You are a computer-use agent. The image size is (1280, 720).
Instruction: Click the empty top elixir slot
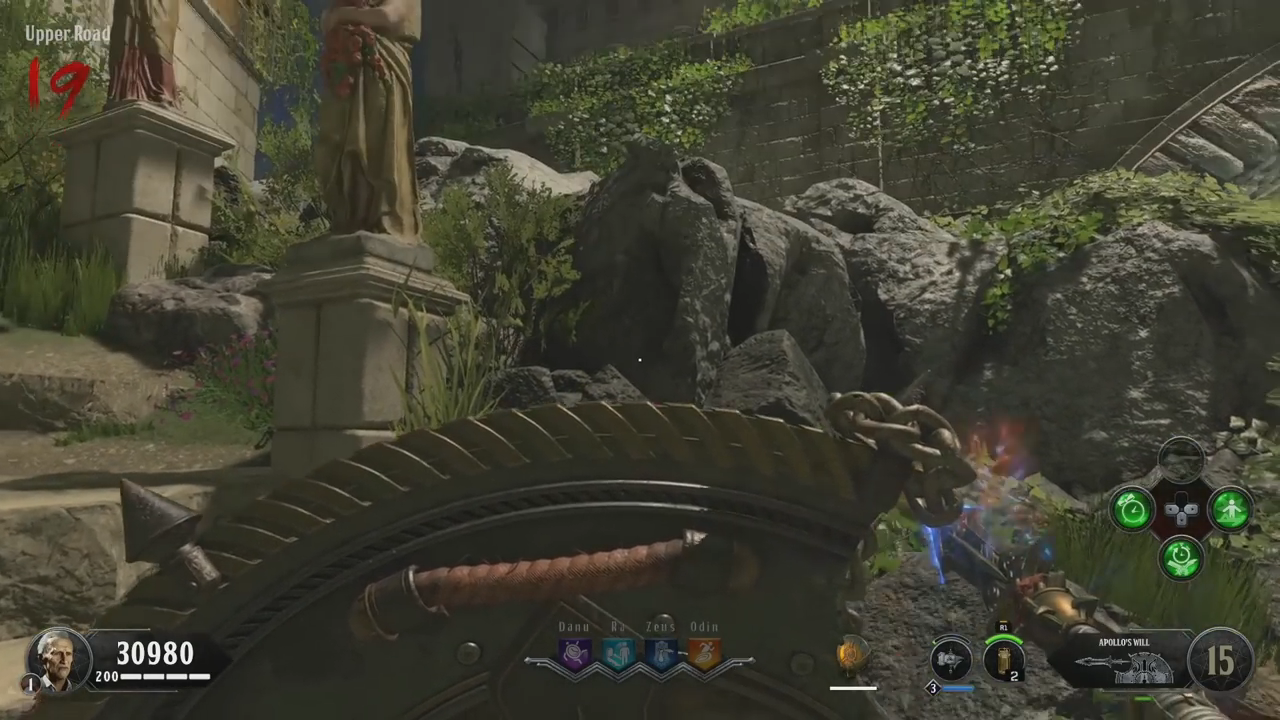tap(1181, 460)
